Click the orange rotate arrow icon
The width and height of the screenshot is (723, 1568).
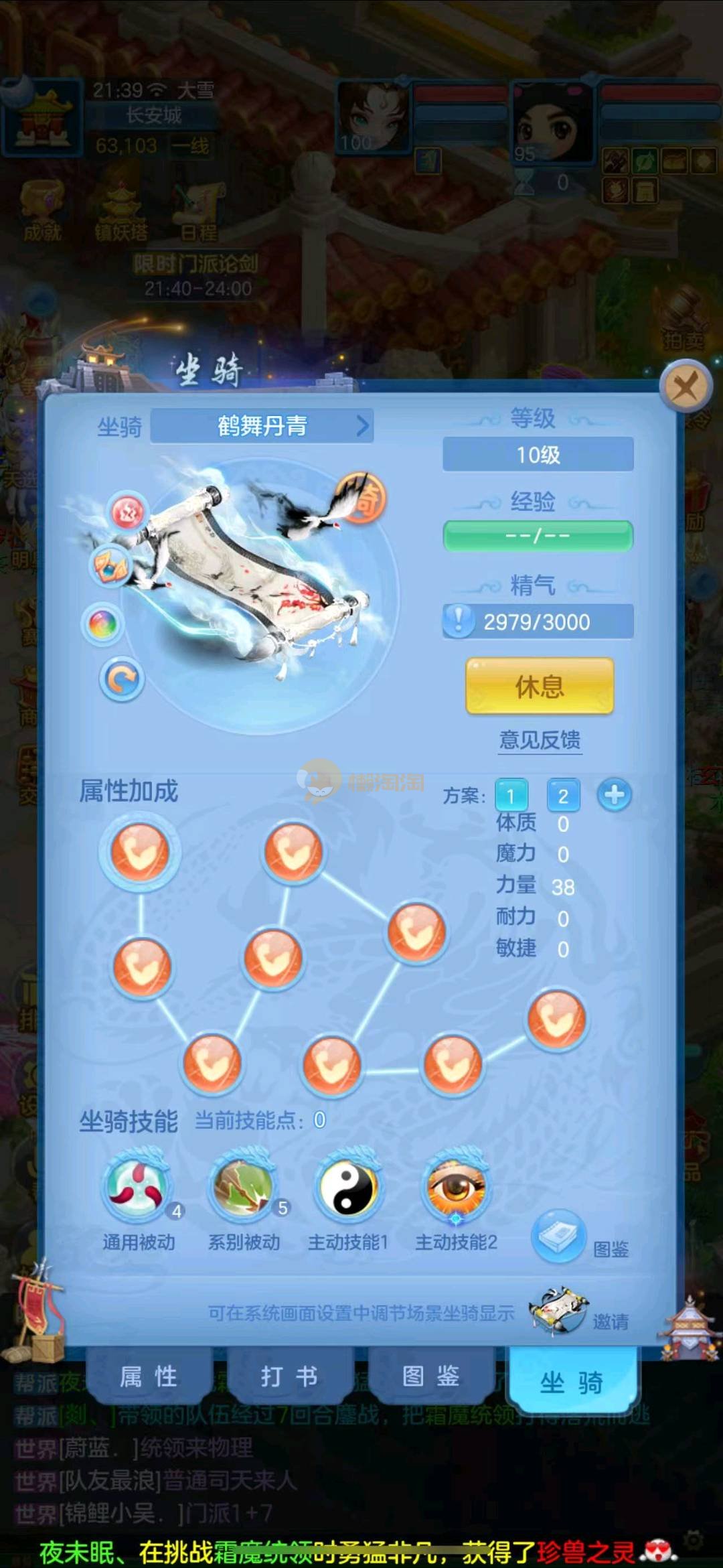[x=122, y=680]
